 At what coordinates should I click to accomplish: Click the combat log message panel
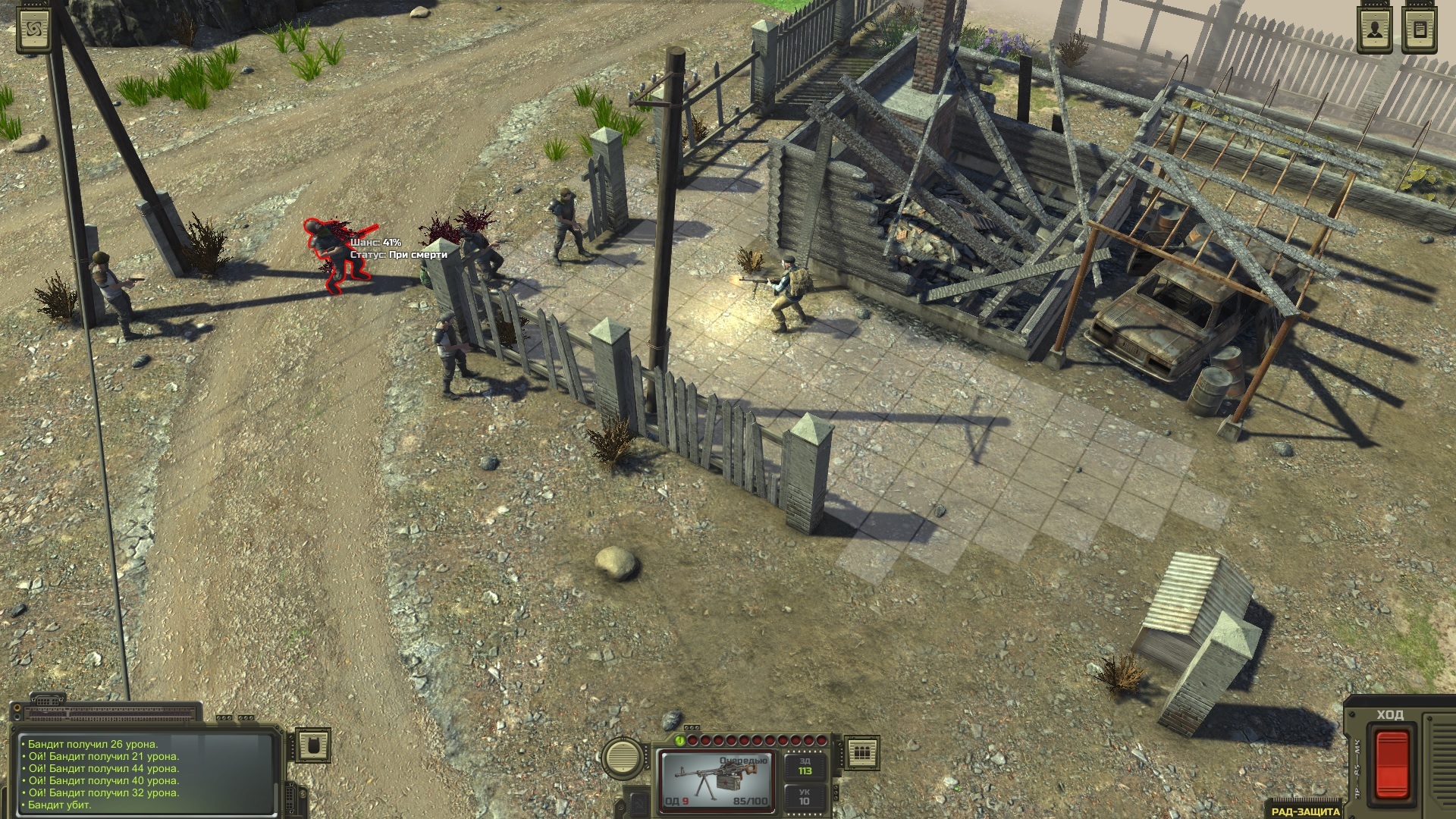pyautogui.click(x=144, y=774)
